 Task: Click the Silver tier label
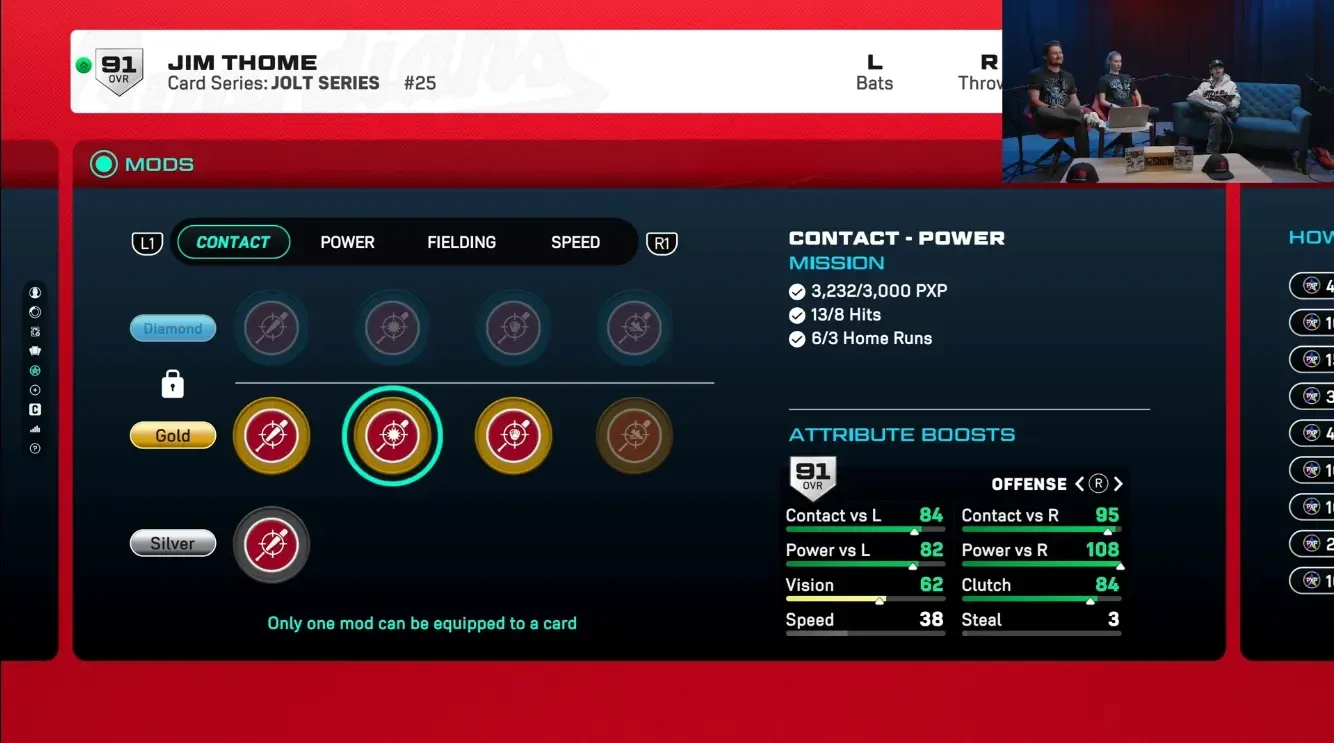coord(173,544)
